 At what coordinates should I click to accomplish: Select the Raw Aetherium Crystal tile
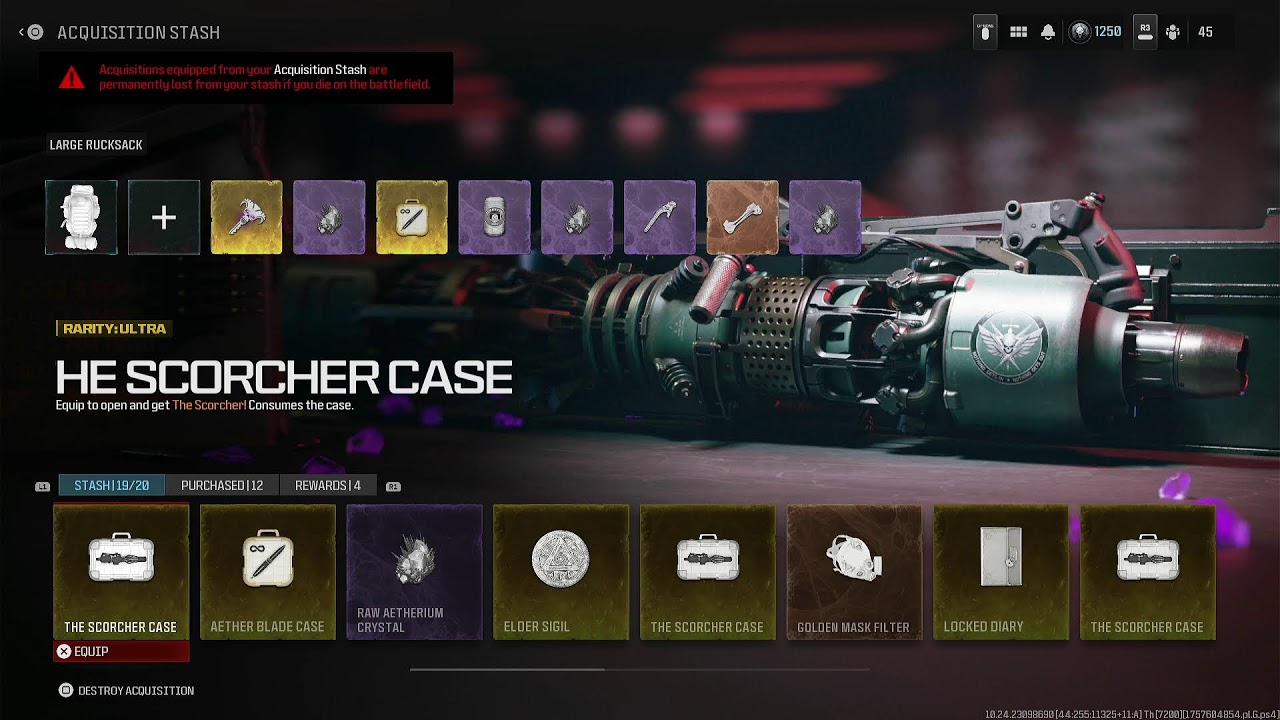(414, 571)
